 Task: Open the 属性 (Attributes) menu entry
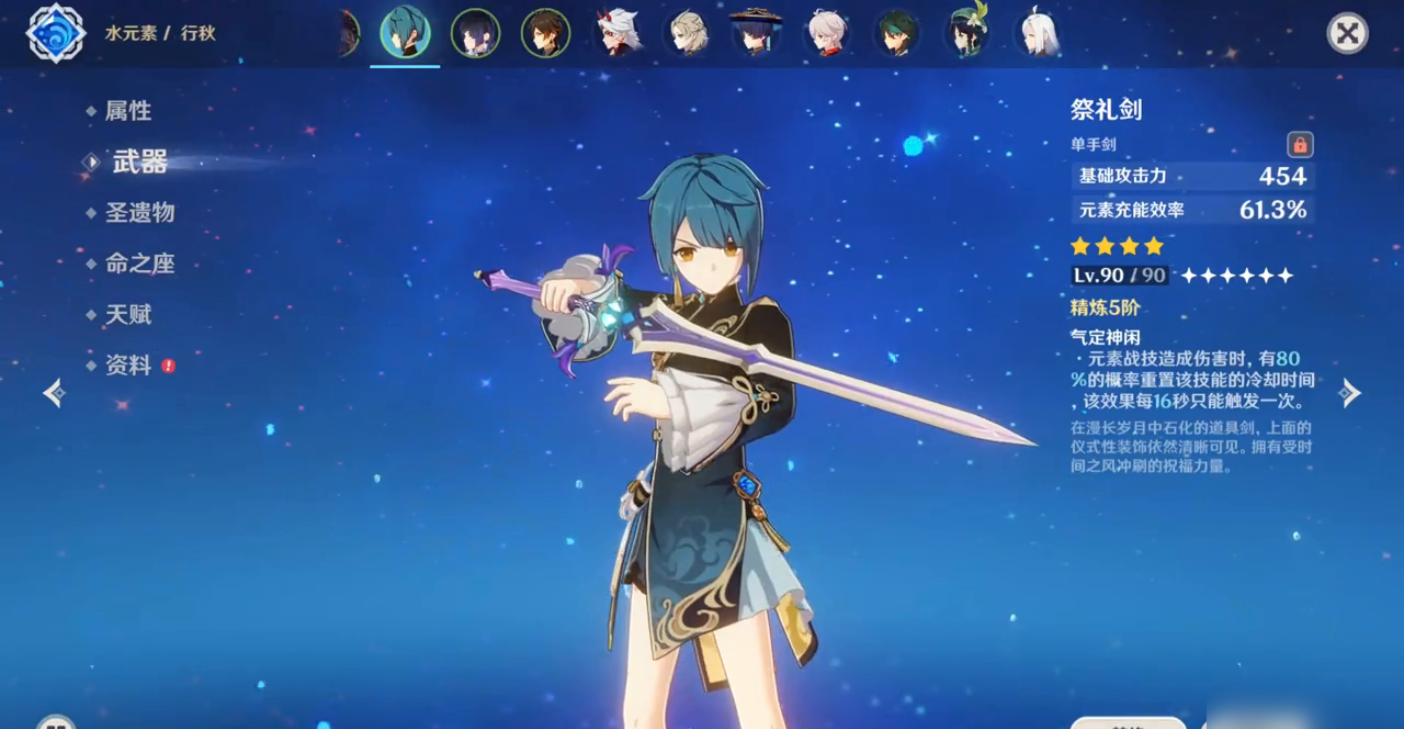128,111
